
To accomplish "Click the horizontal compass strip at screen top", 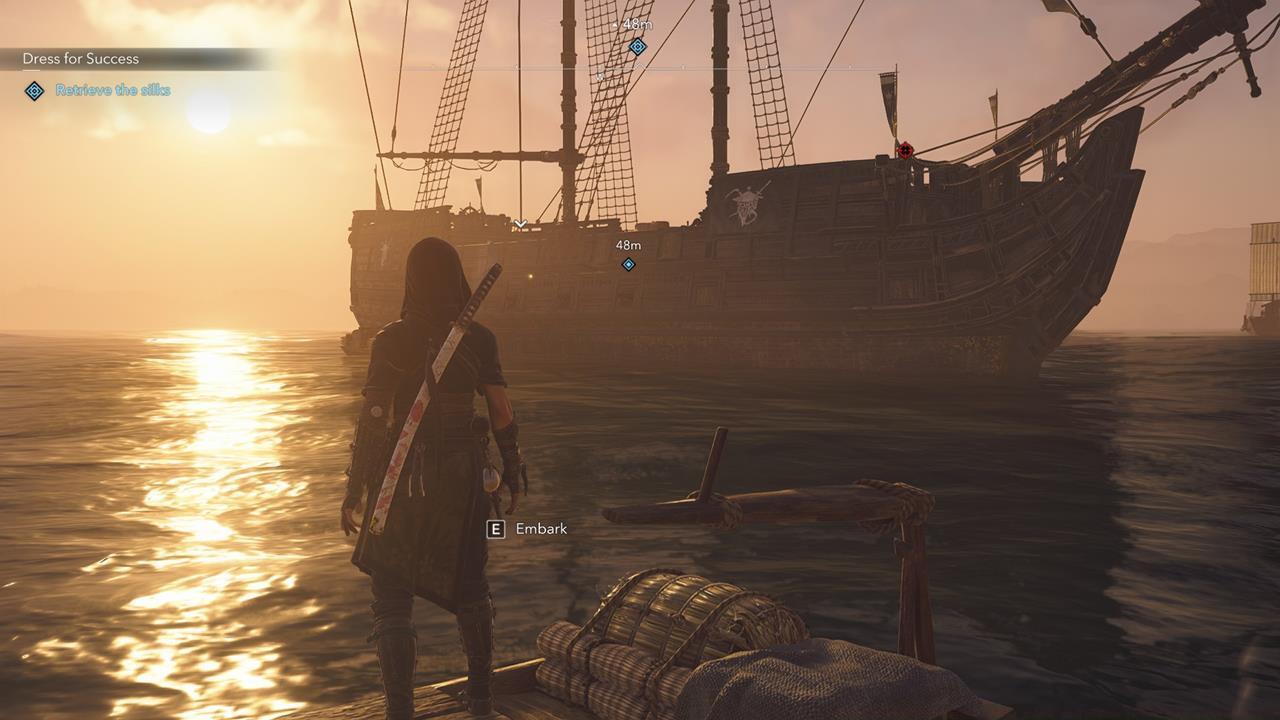I will tap(640, 68).
